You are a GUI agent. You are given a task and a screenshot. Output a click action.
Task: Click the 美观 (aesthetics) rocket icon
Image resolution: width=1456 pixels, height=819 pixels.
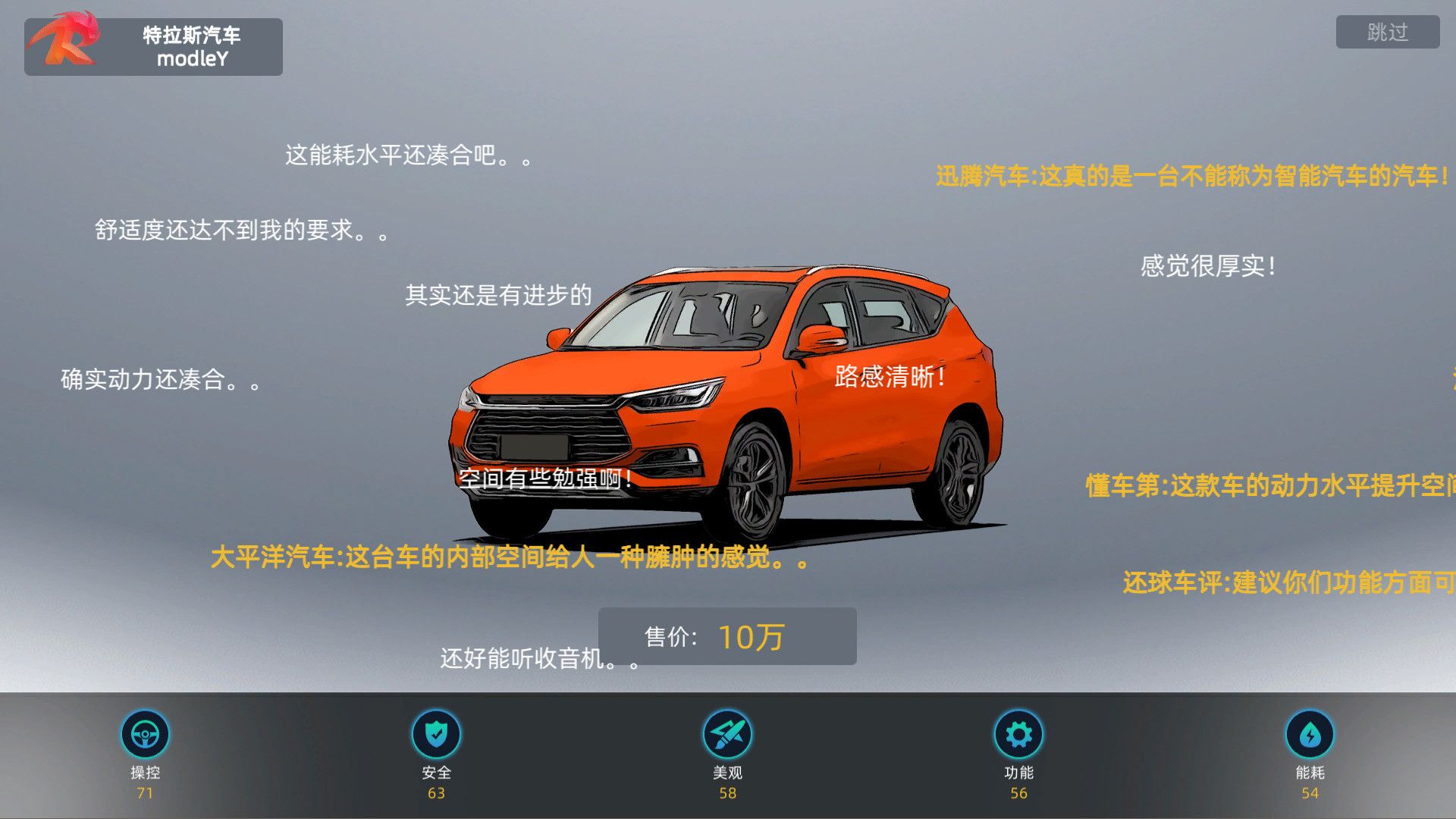pyautogui.click(x=727, y=733)
